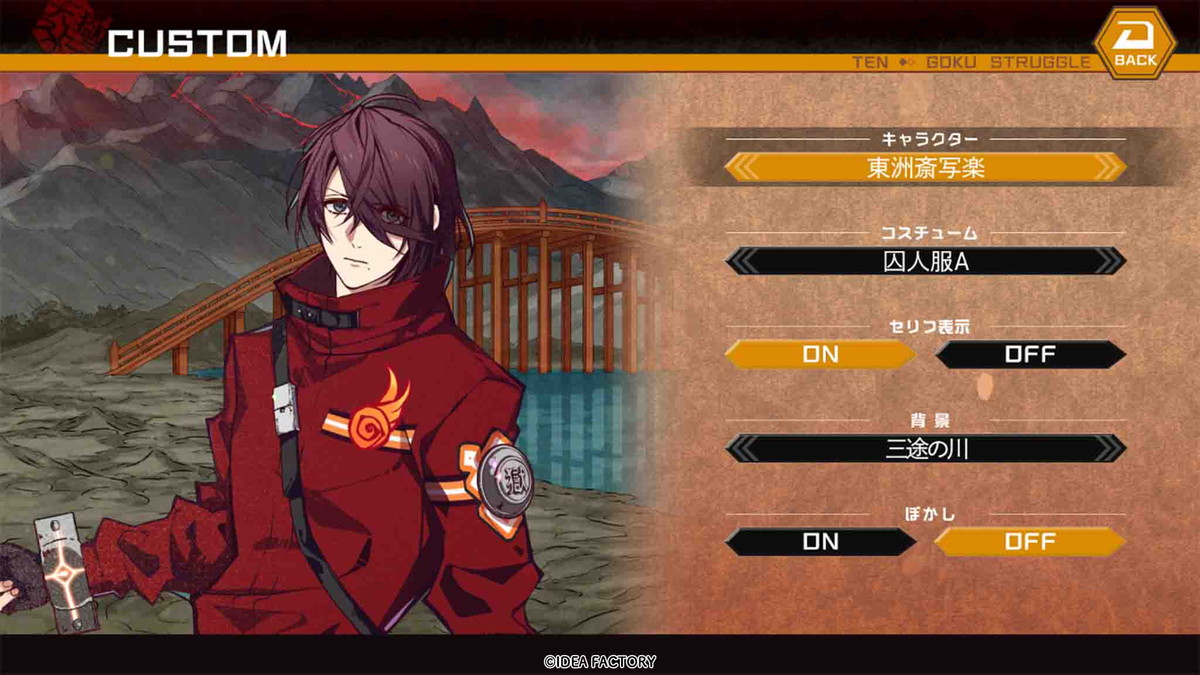The height and width of the screenshot is (675, 1200).
Task: Turn ぼかし blur OFF
Action: point(1030,542)
